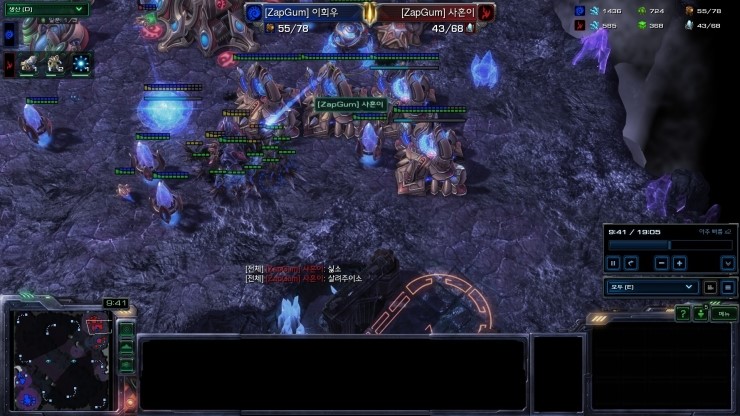Viewport: 740px width, 416px height.
Task: Click the blue upgrade icon in production row
Action: [79, 65]
